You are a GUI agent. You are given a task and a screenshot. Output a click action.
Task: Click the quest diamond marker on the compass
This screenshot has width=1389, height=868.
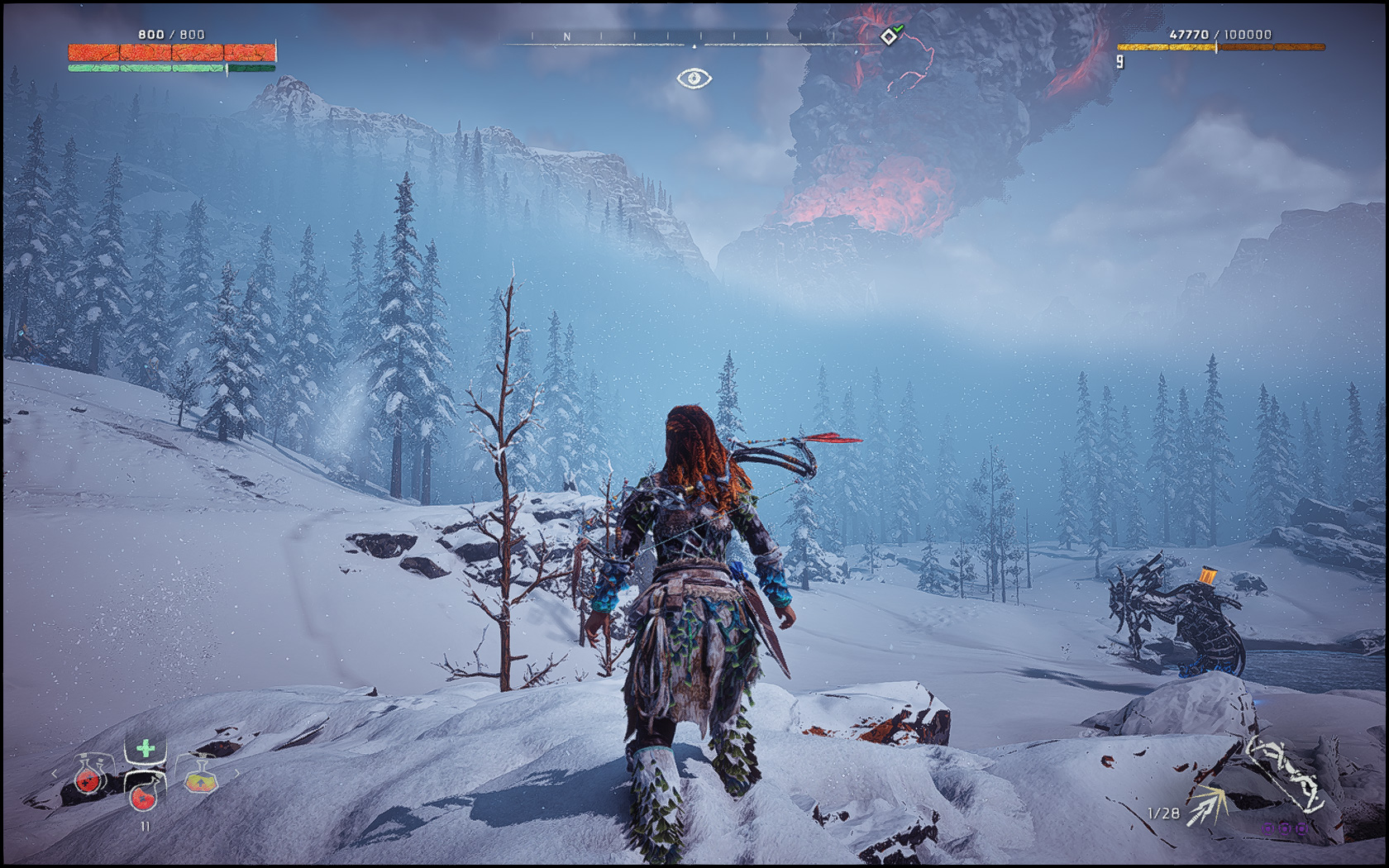pyautogui.click(x=889, y=36)
